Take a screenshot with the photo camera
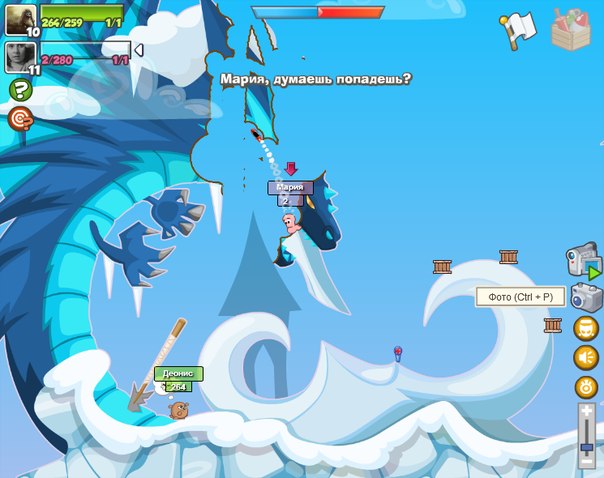Image resolution: width=604 pixels, height=478 pixels. pos(586,297)
